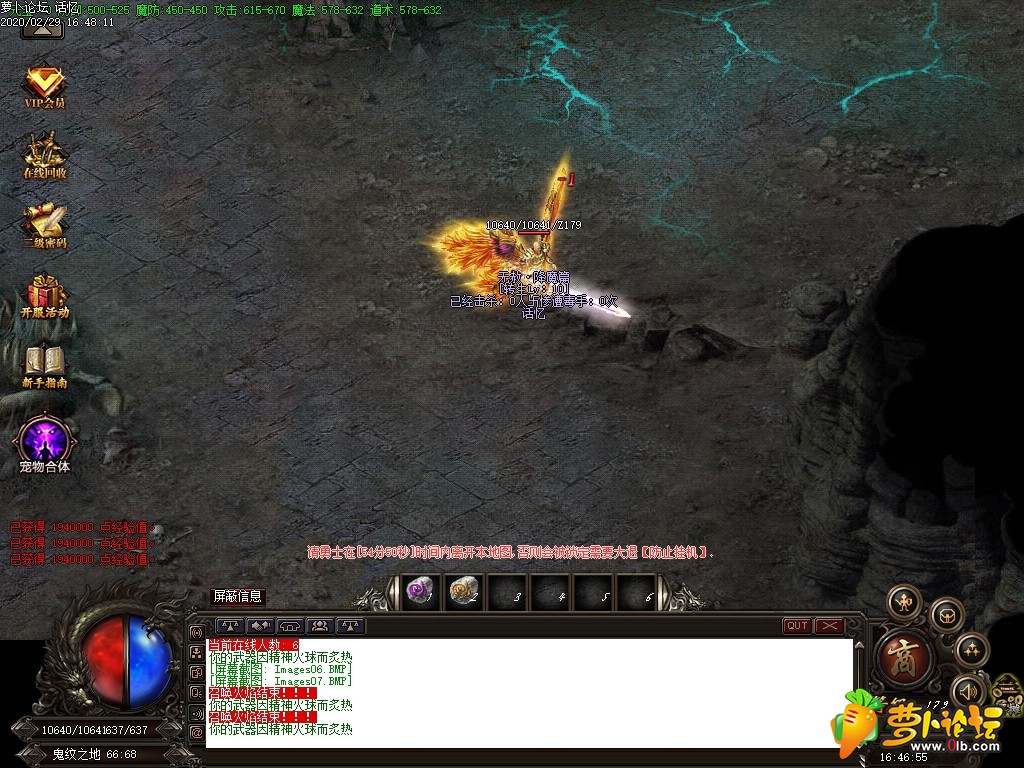Image resolution: width=1024 pixels, height=768 pixels.
Task: Use the orange scroll in belt slot 2
Action: [463, 592]
